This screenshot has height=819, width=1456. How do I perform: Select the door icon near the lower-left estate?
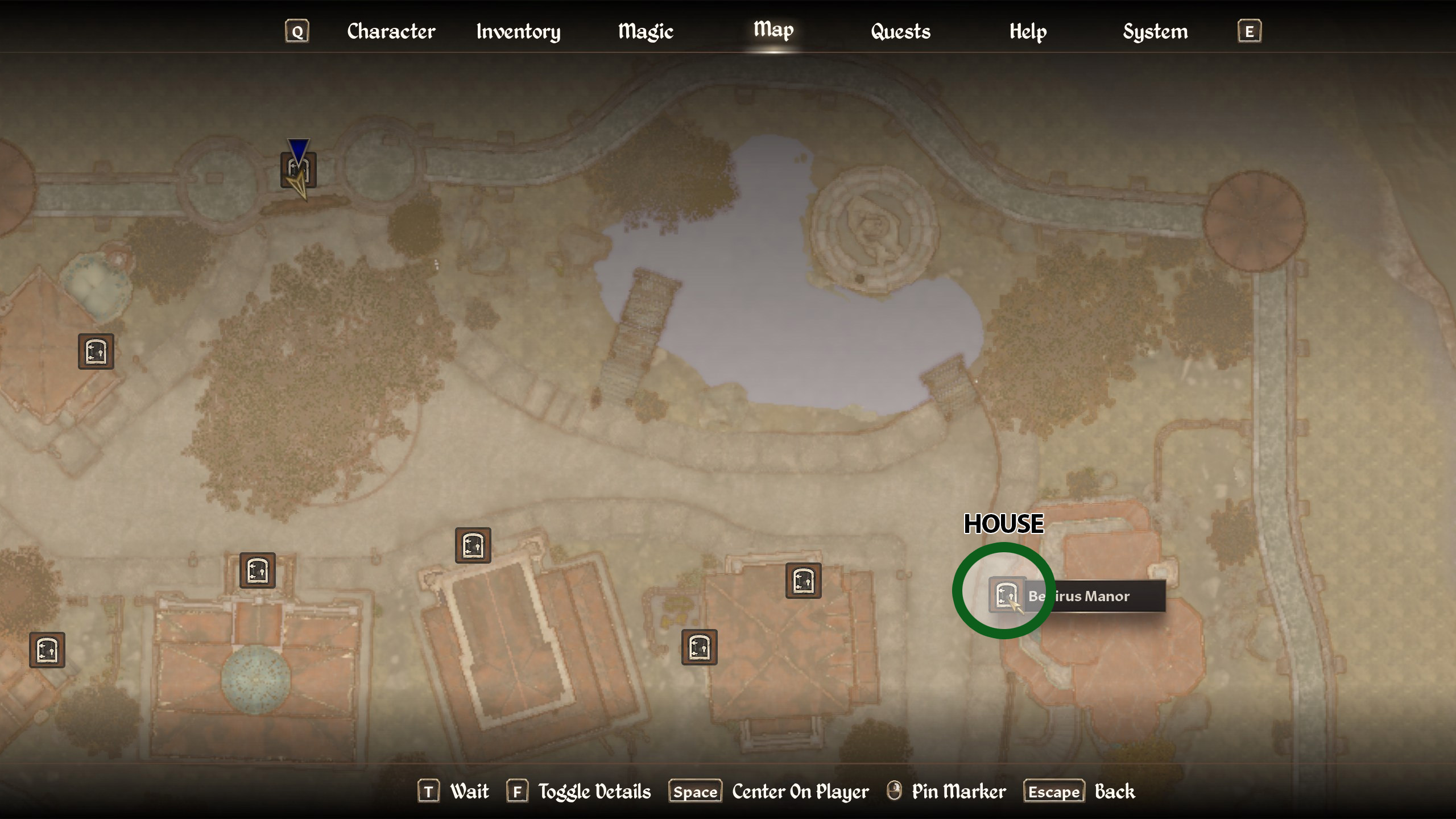pyautogui.click(x=48, y=650)
